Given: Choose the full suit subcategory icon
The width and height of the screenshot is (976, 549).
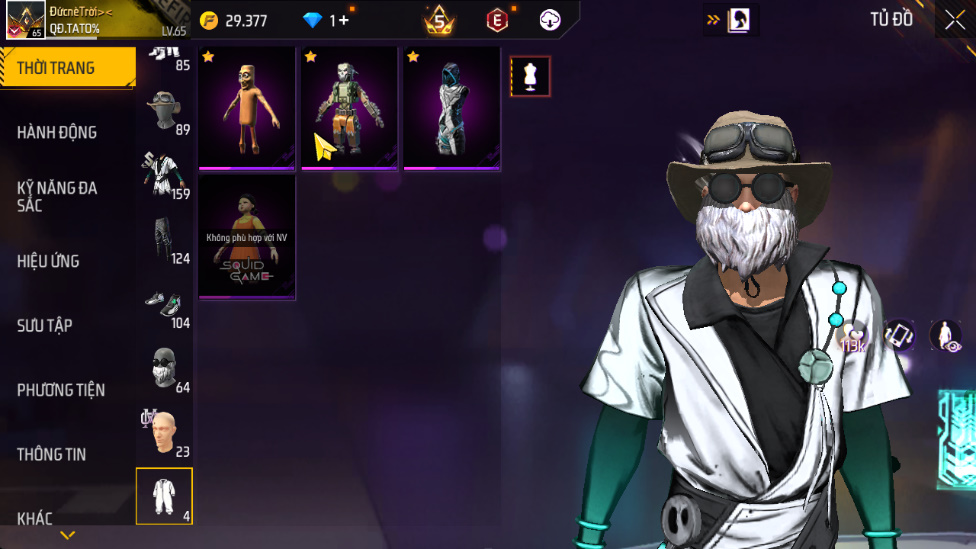Looking at the screenshot, I should (x=164, y=496).
